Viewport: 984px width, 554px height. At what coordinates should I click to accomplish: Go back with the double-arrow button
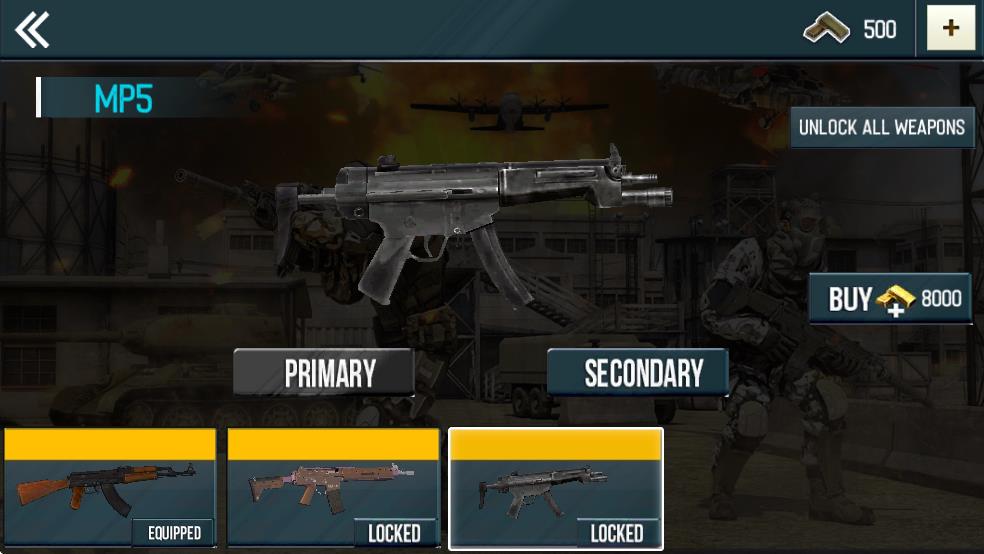click(x=33, y=30)
